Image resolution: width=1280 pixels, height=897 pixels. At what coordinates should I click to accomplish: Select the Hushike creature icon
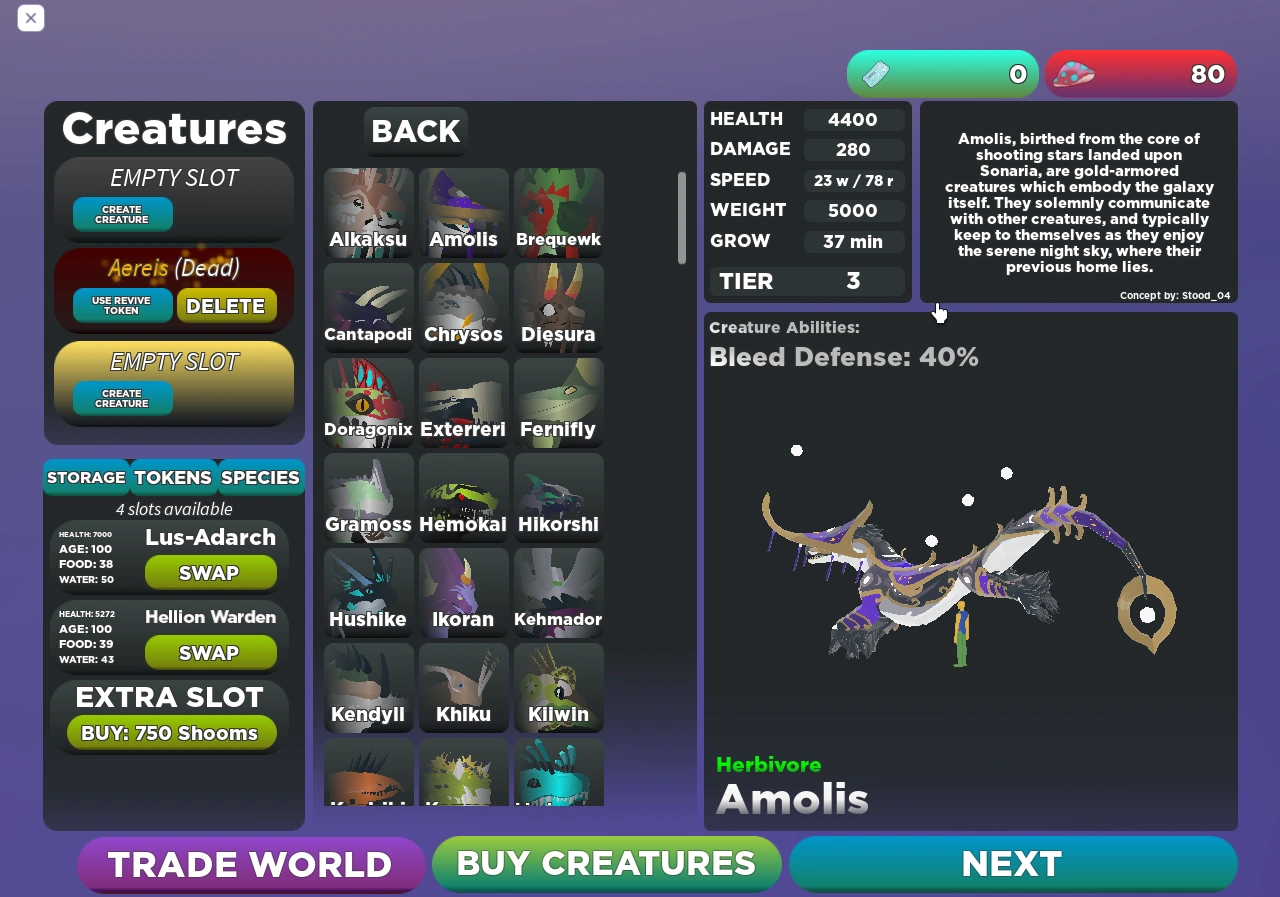(368, 592)
